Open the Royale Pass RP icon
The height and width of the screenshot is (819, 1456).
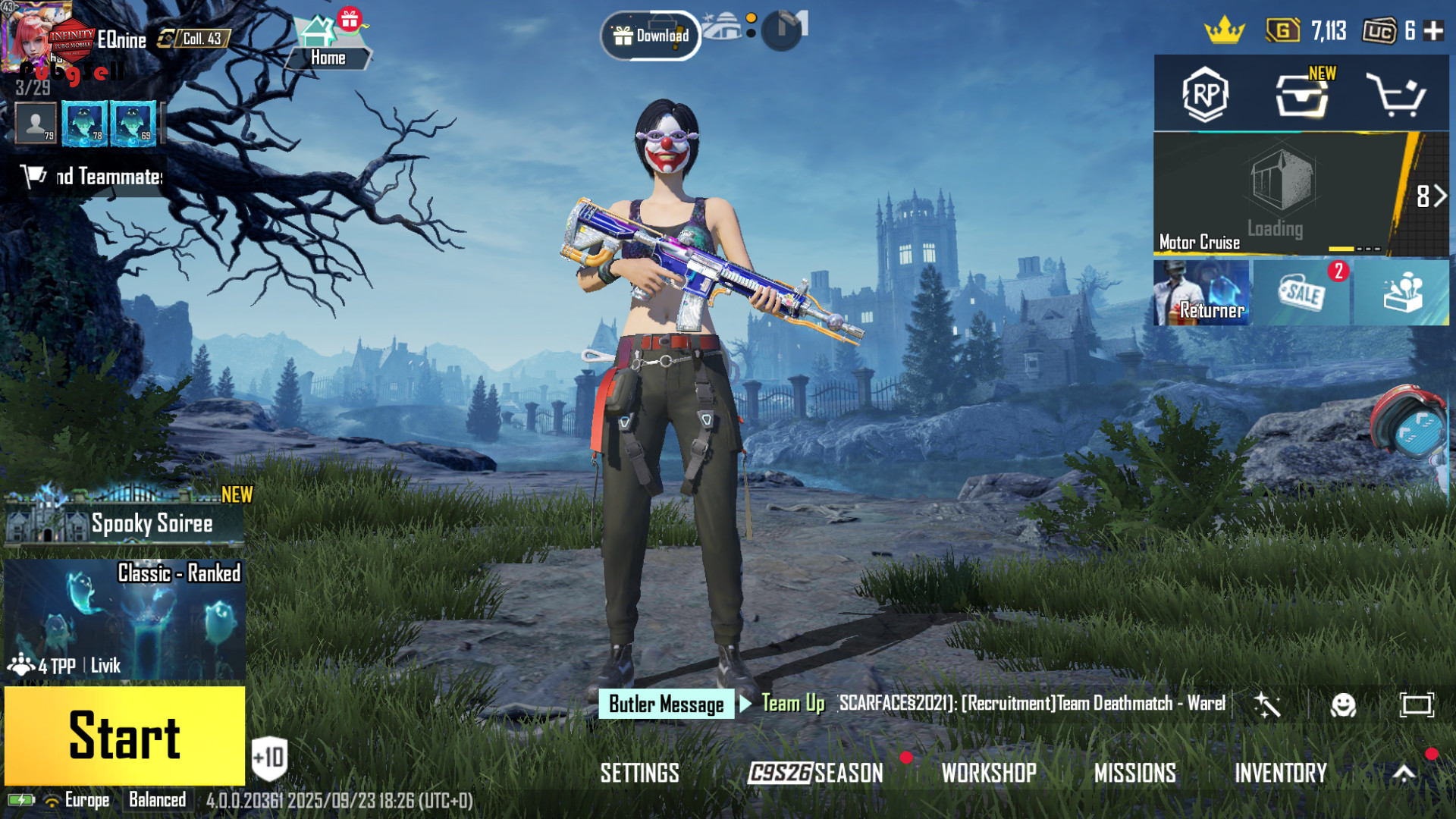(1205, 95)
